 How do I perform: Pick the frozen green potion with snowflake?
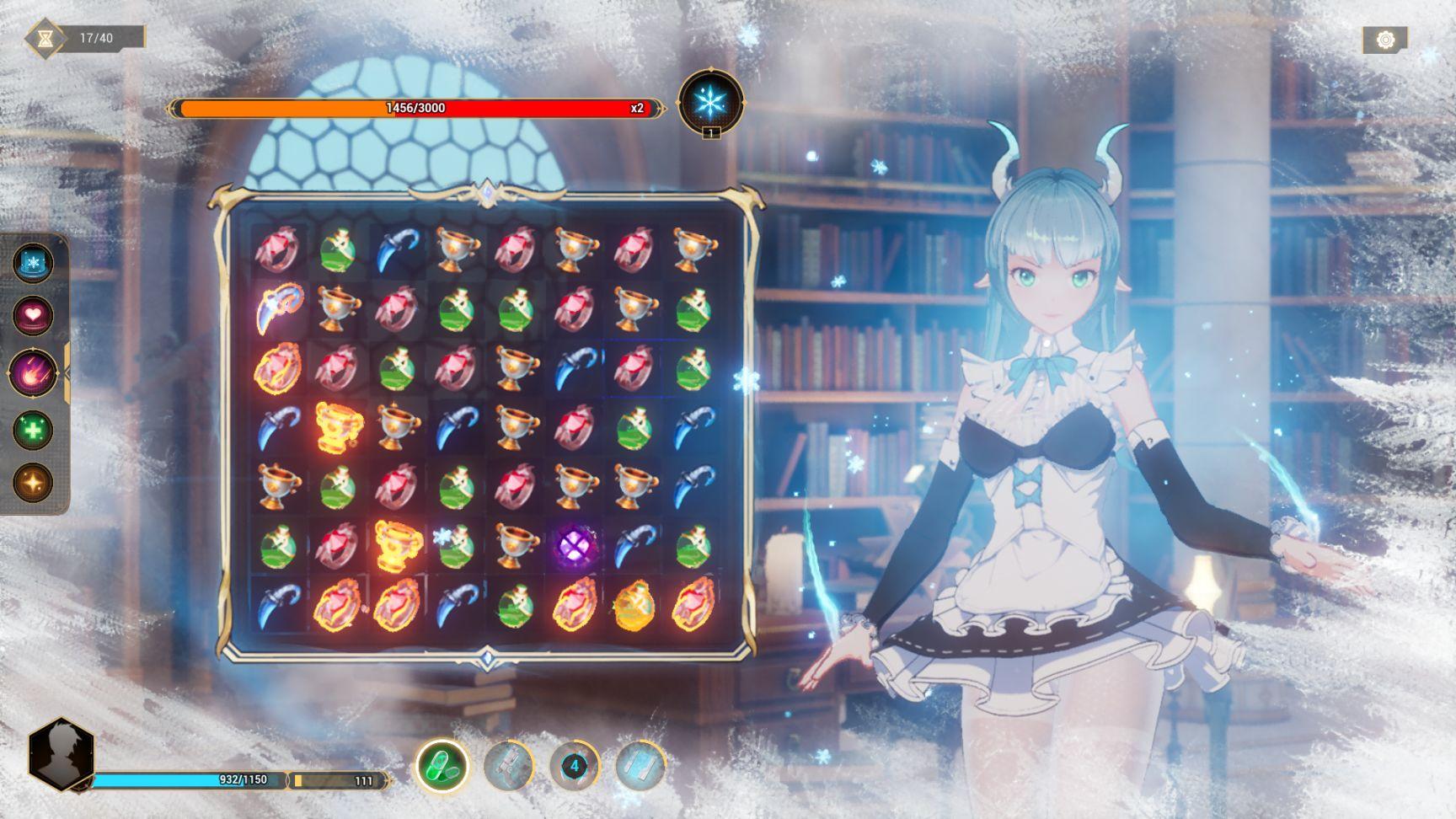pyautogui.click(x=455, y=544)
